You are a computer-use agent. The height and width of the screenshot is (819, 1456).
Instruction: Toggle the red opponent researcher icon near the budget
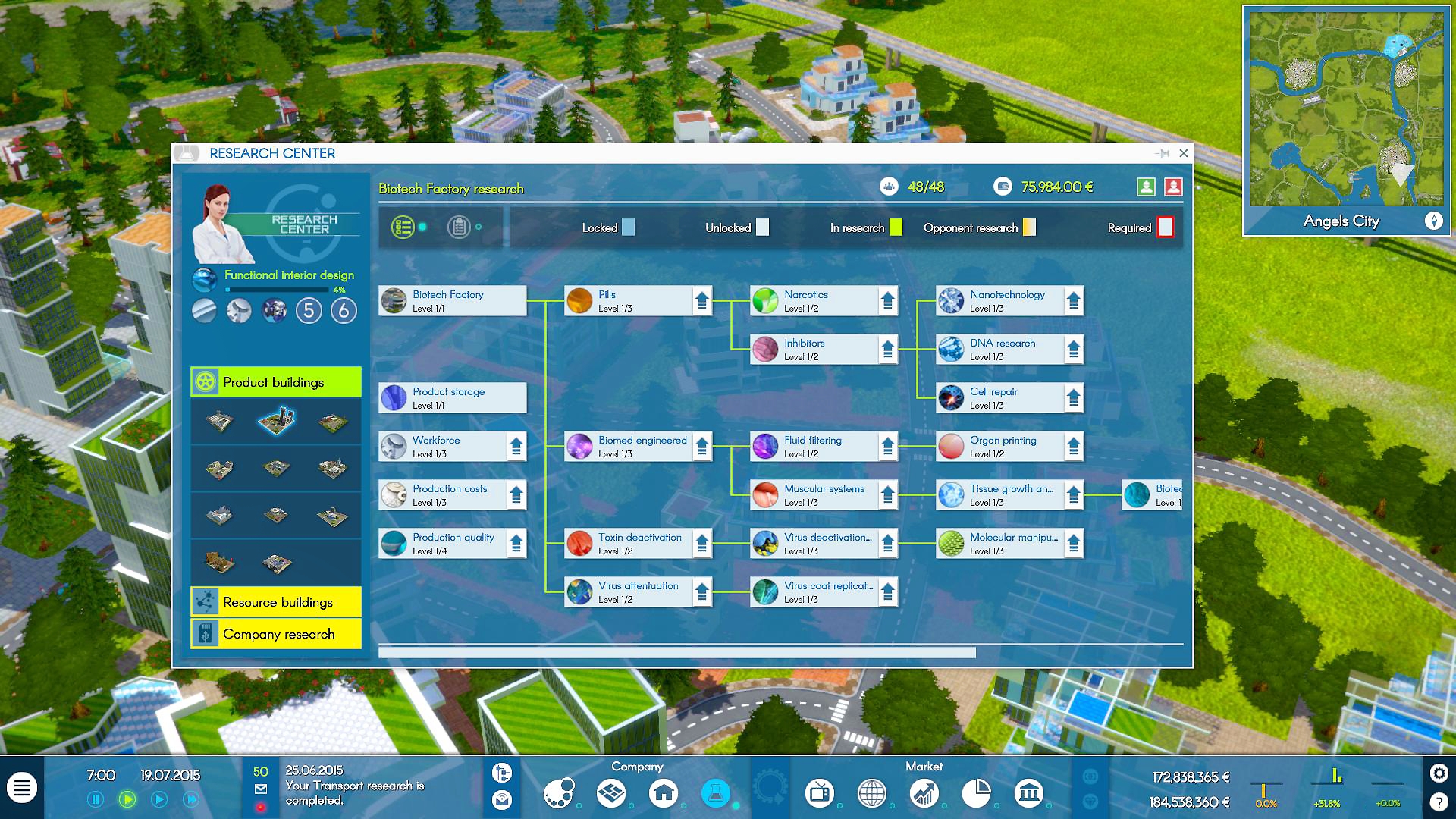point(1172,187)
